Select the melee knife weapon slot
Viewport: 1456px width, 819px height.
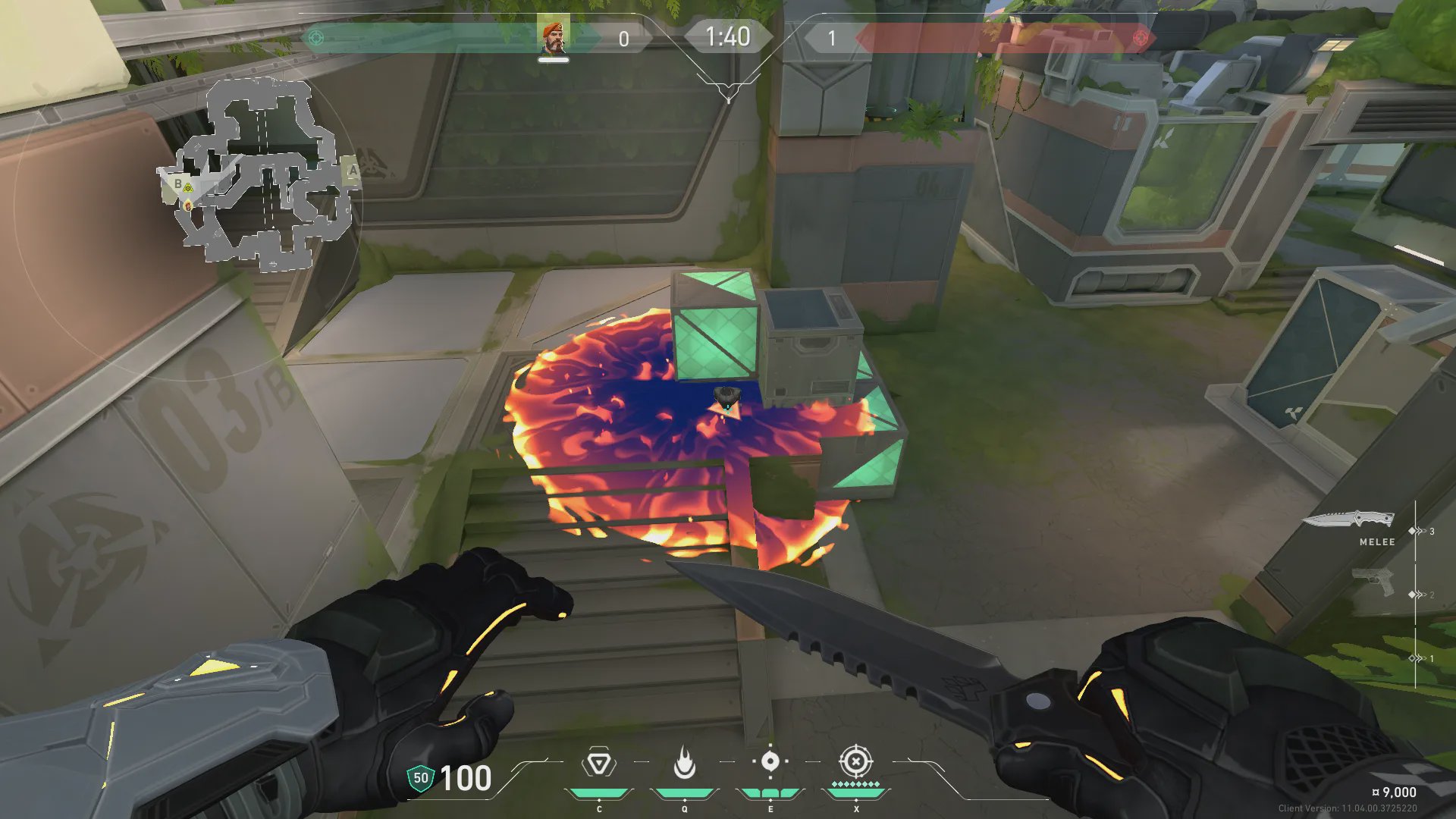(1350, 520)
